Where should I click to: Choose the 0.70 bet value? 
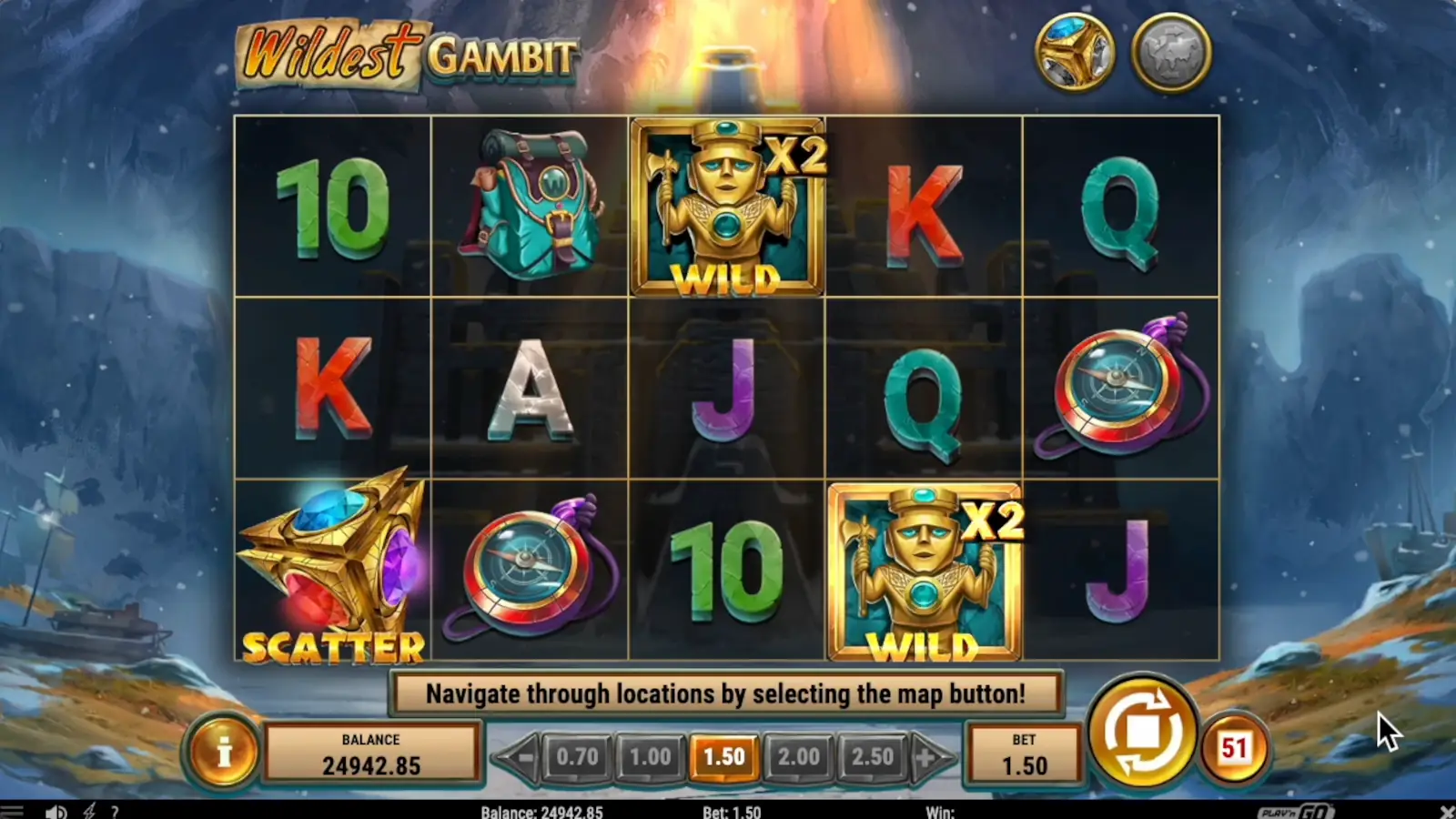click(576, 755)
